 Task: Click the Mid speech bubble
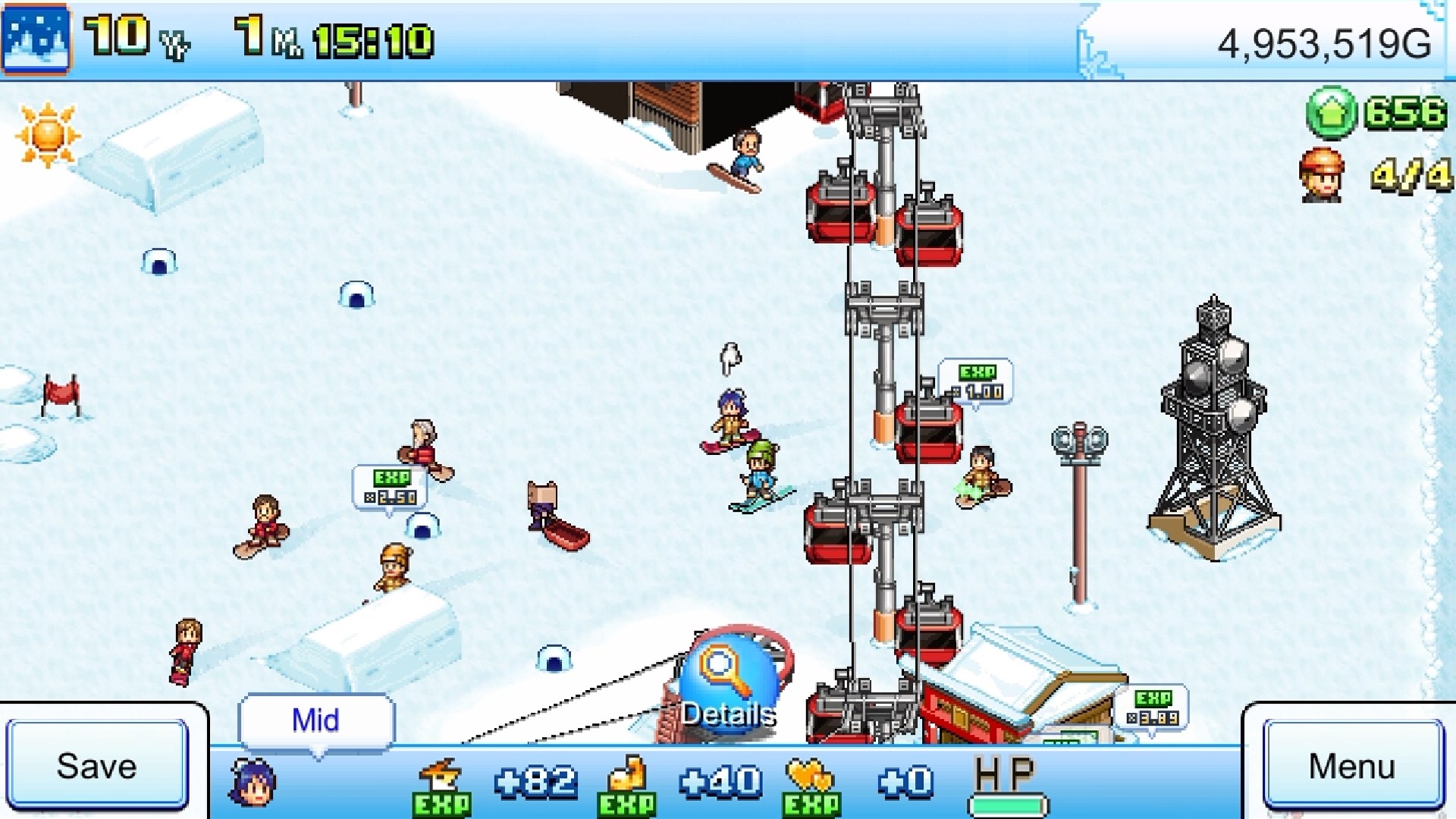[315, 719]
